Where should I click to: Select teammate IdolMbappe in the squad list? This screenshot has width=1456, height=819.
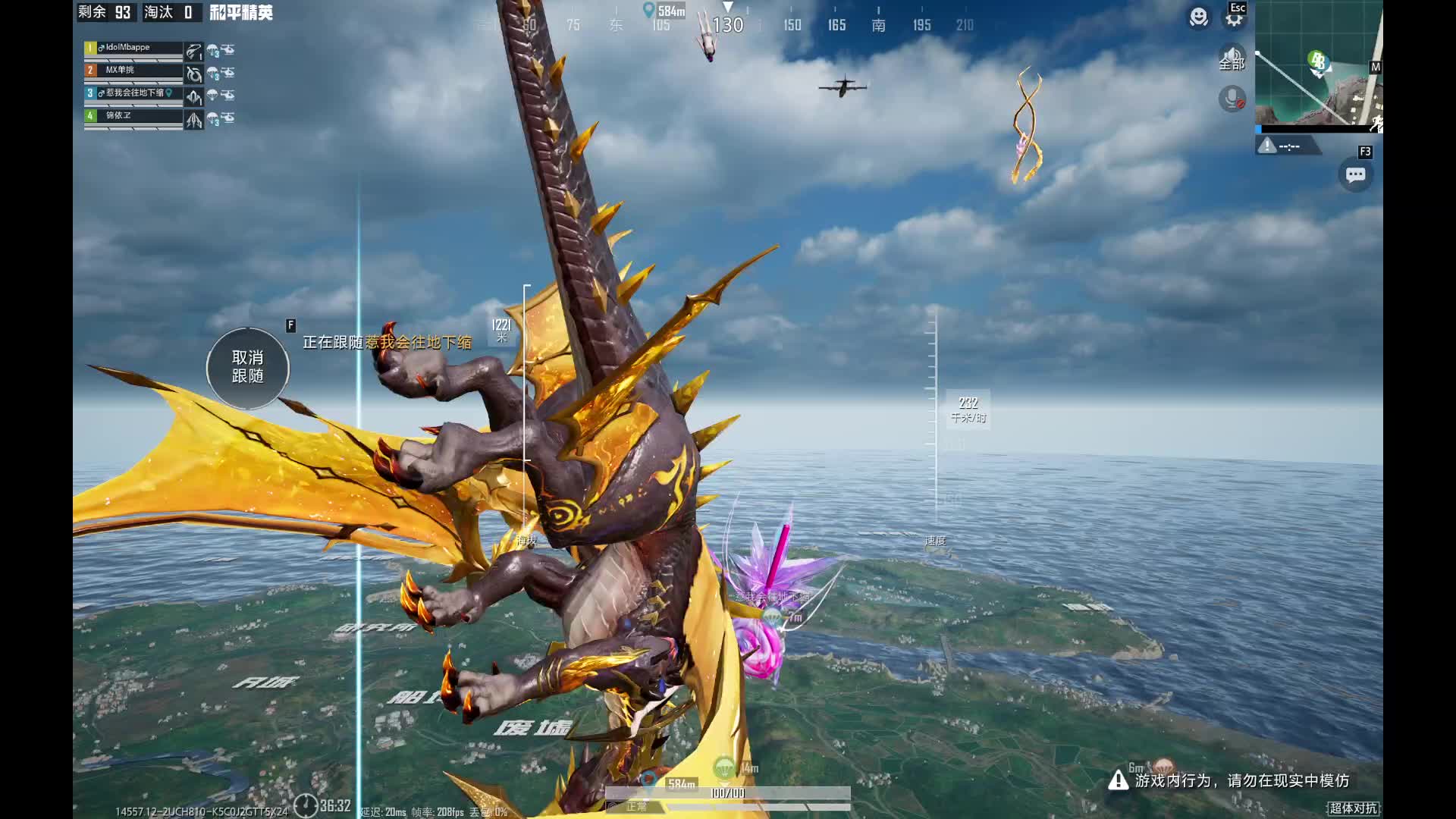133,49
